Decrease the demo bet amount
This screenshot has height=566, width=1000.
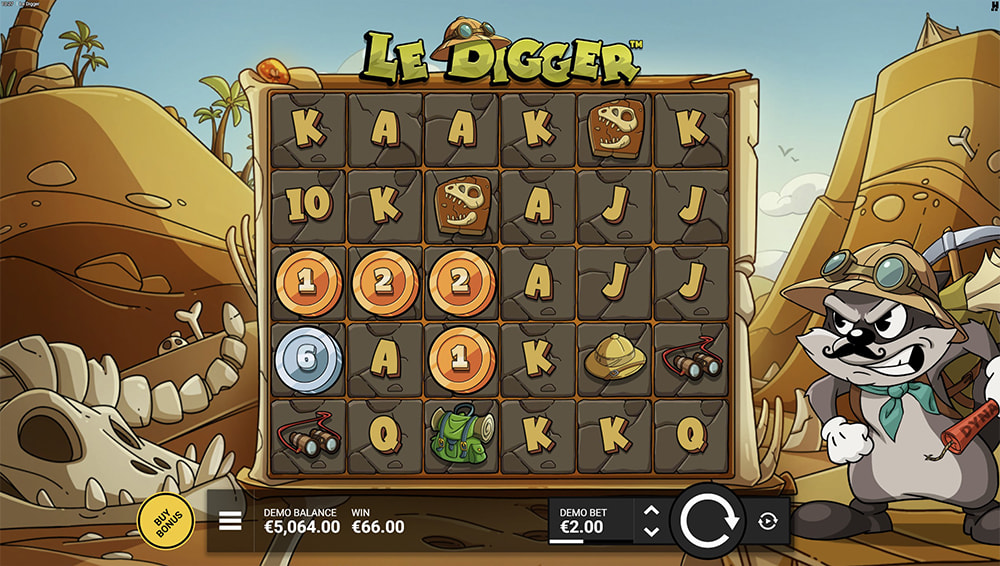pyautogui.click(x=651, y=531)
